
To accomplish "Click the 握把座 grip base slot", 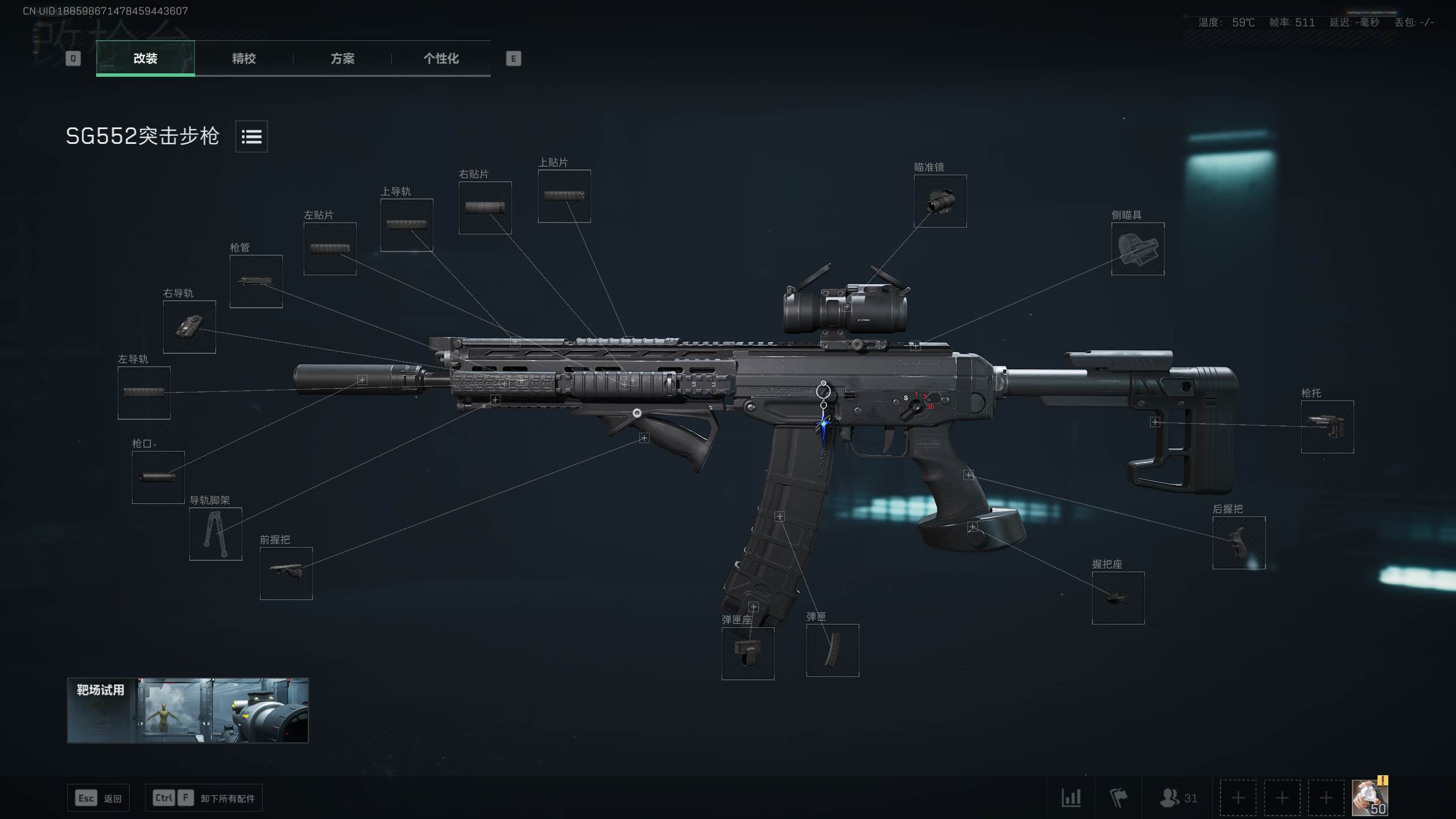I will click(x=1118, y=598).
